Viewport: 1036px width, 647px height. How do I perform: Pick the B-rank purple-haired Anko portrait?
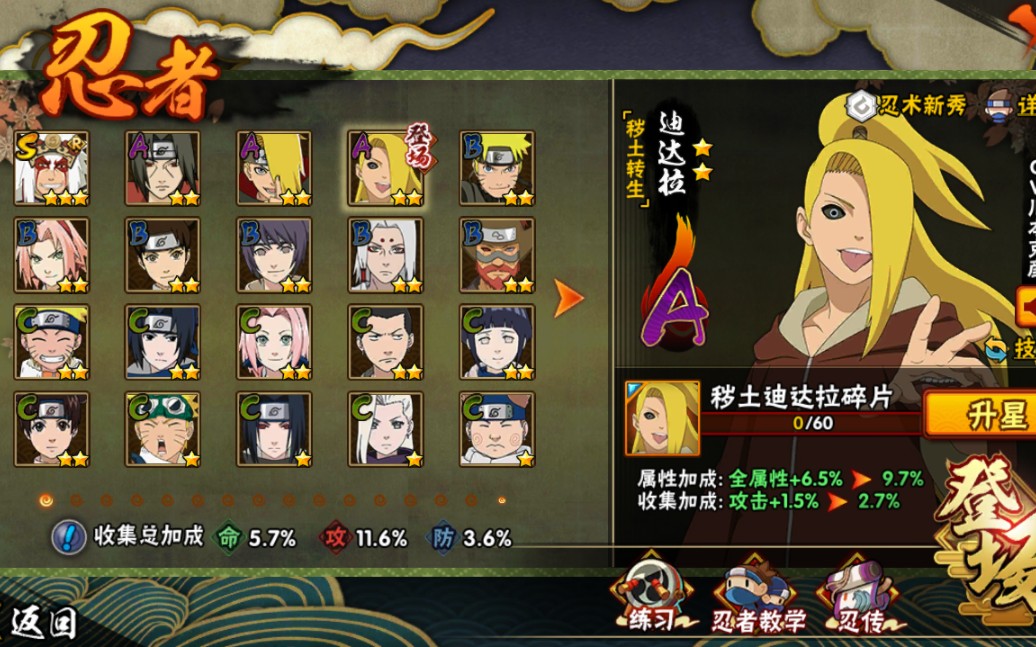274,255
